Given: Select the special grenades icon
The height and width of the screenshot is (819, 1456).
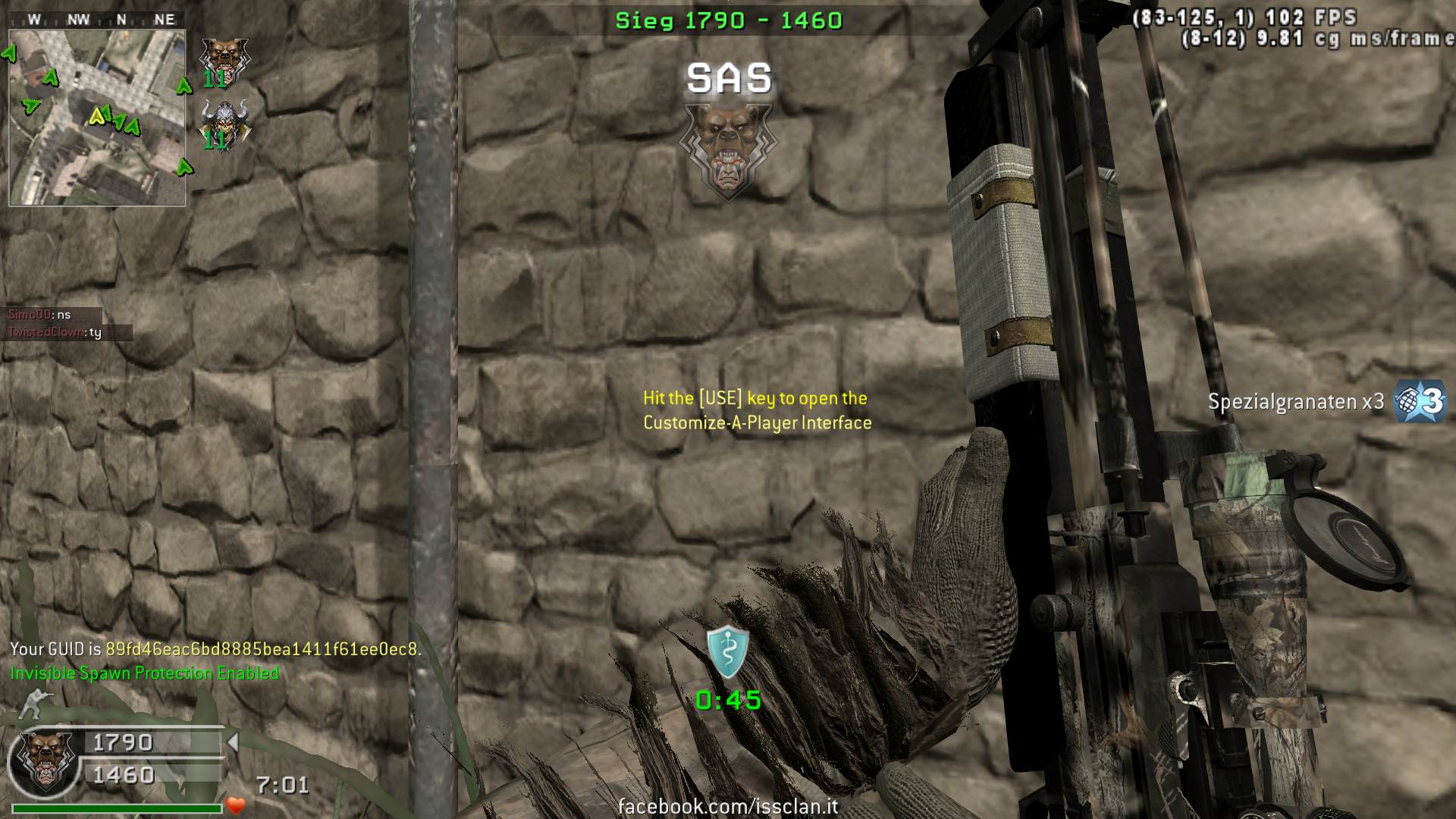Looking at the screenshot, I should click(1420, 401).
